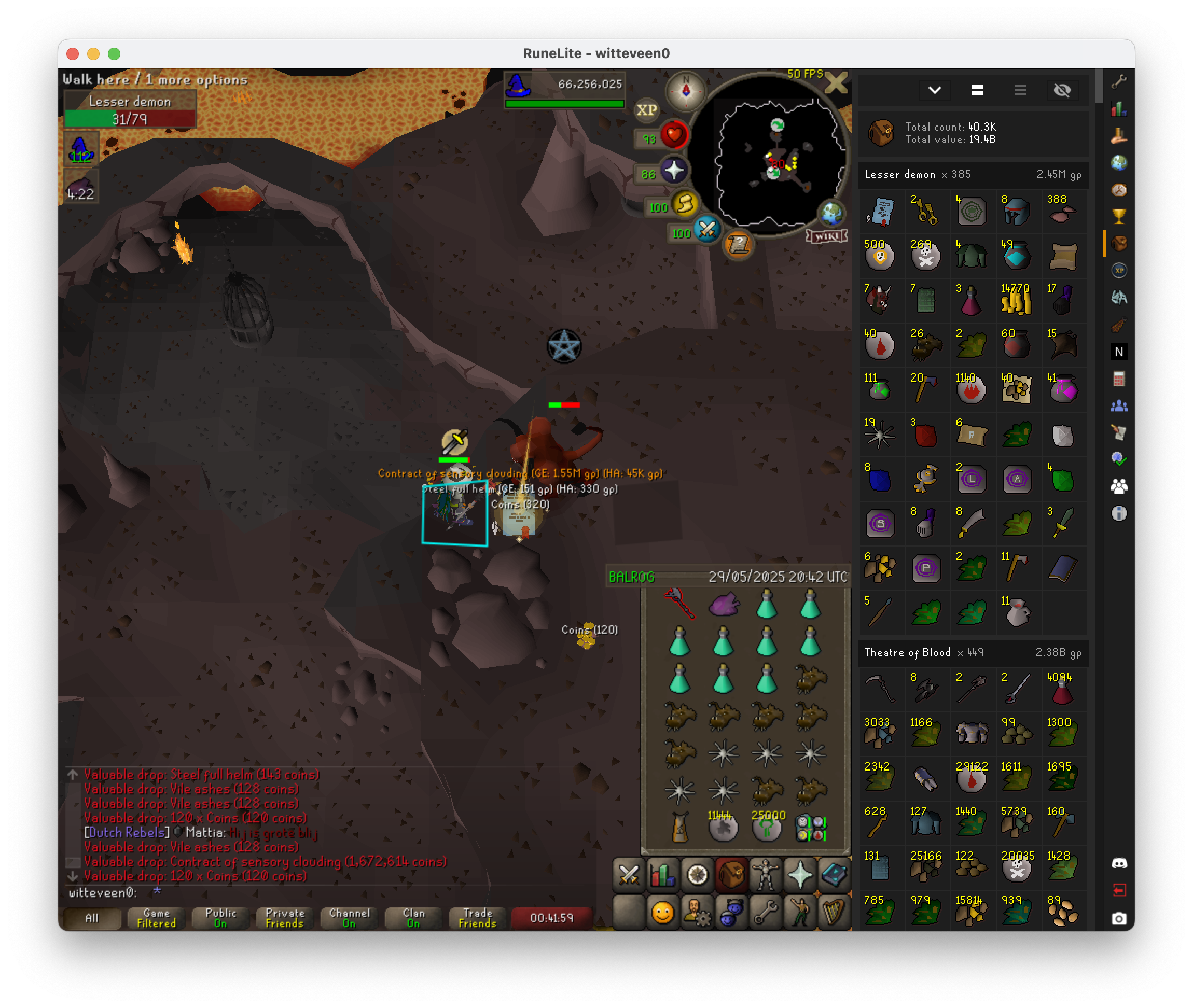Open the world map globe icon
Screen dimensions: 1193x1008
click(831, 214)
